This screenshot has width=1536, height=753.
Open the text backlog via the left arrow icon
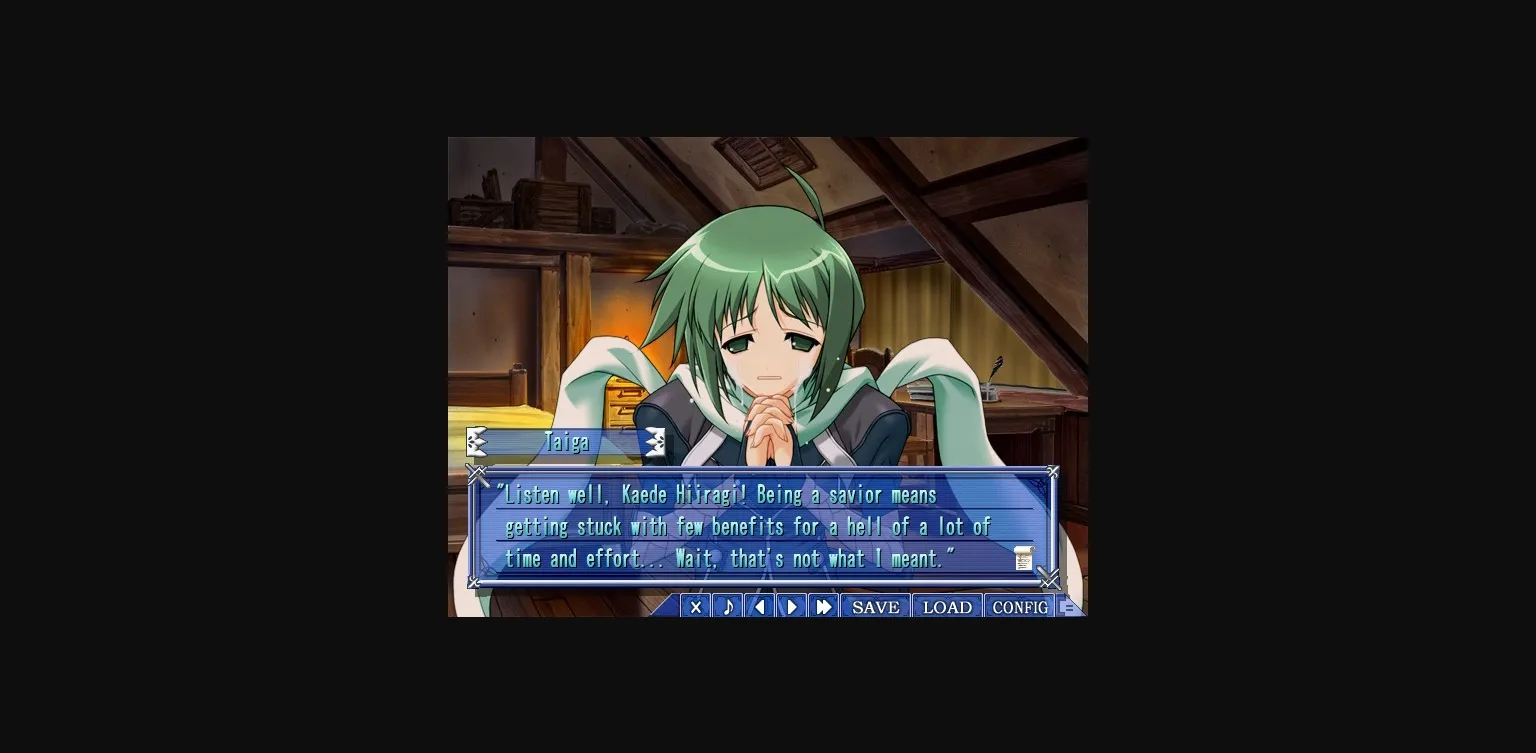click(759, 606)
